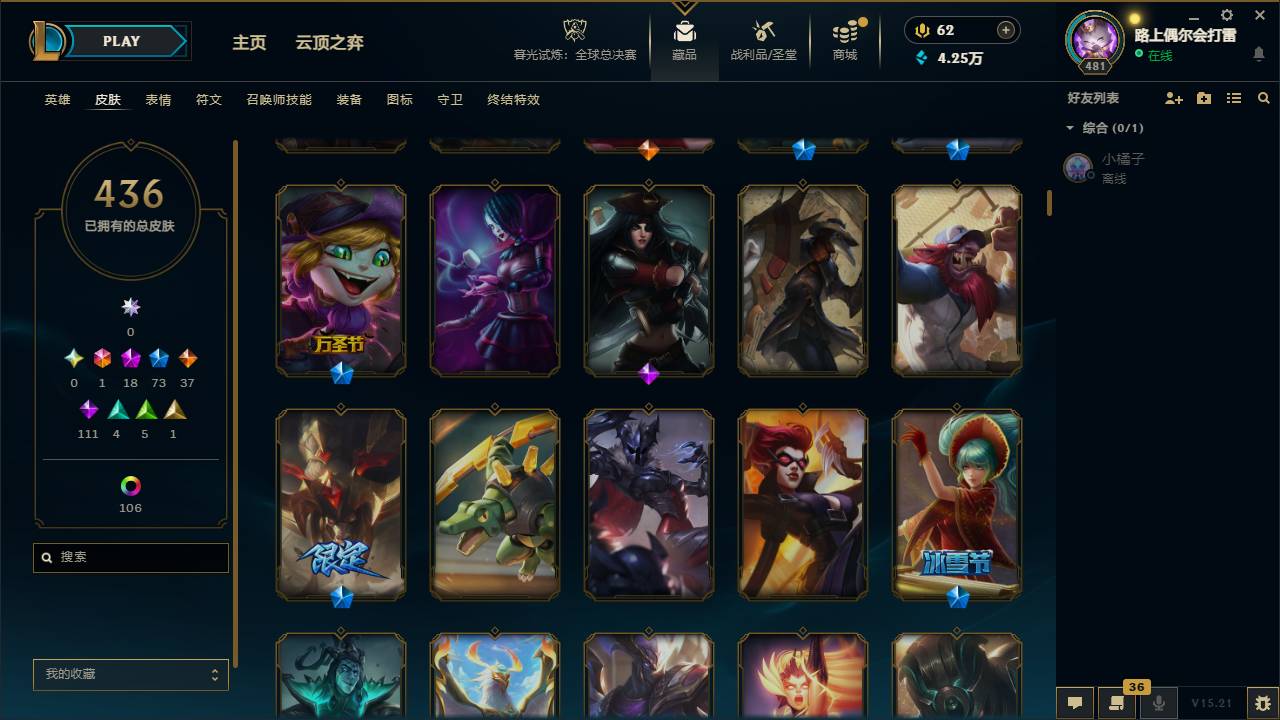Click the add friend icon
The image size is (1280, 720).
pyautogui.click(x=1171, y=98)
